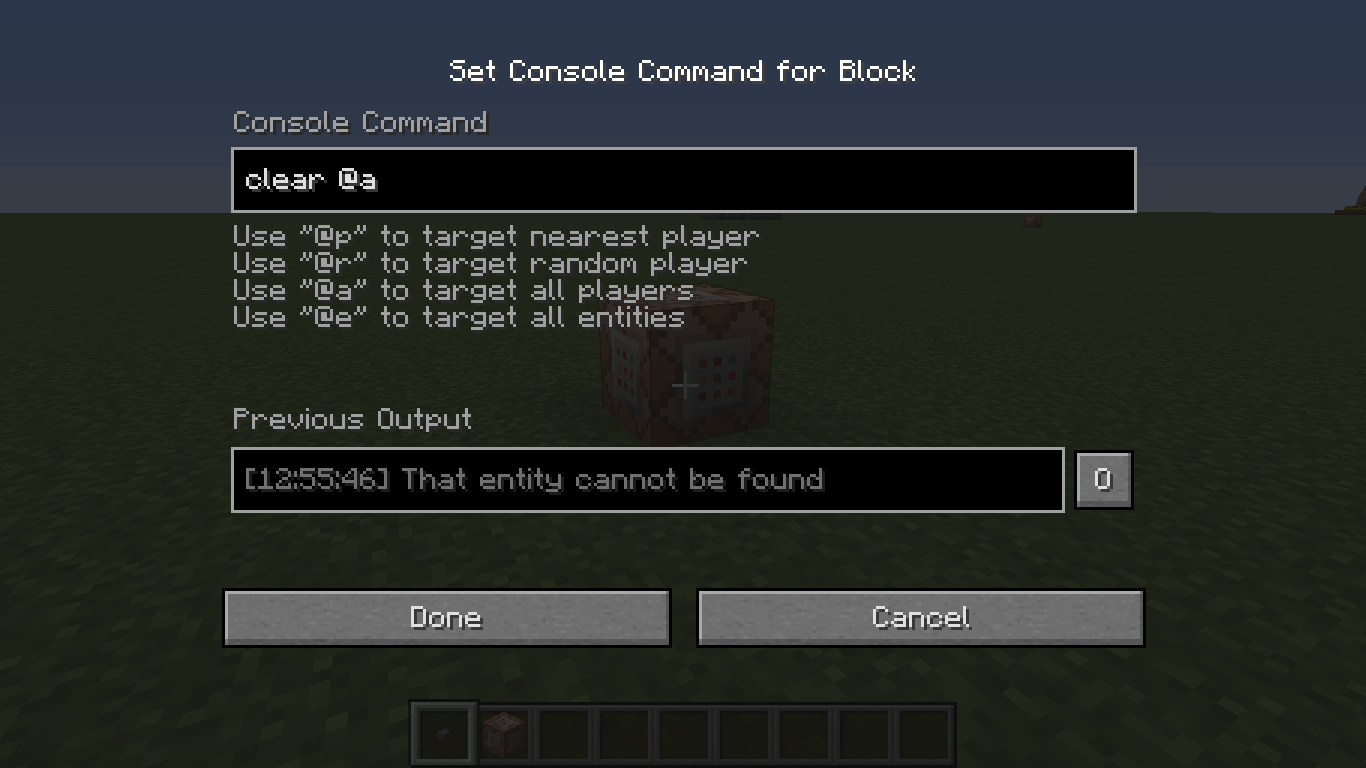
Task: Toggle the O previous output tracking button
Action: pos(1103,479)
